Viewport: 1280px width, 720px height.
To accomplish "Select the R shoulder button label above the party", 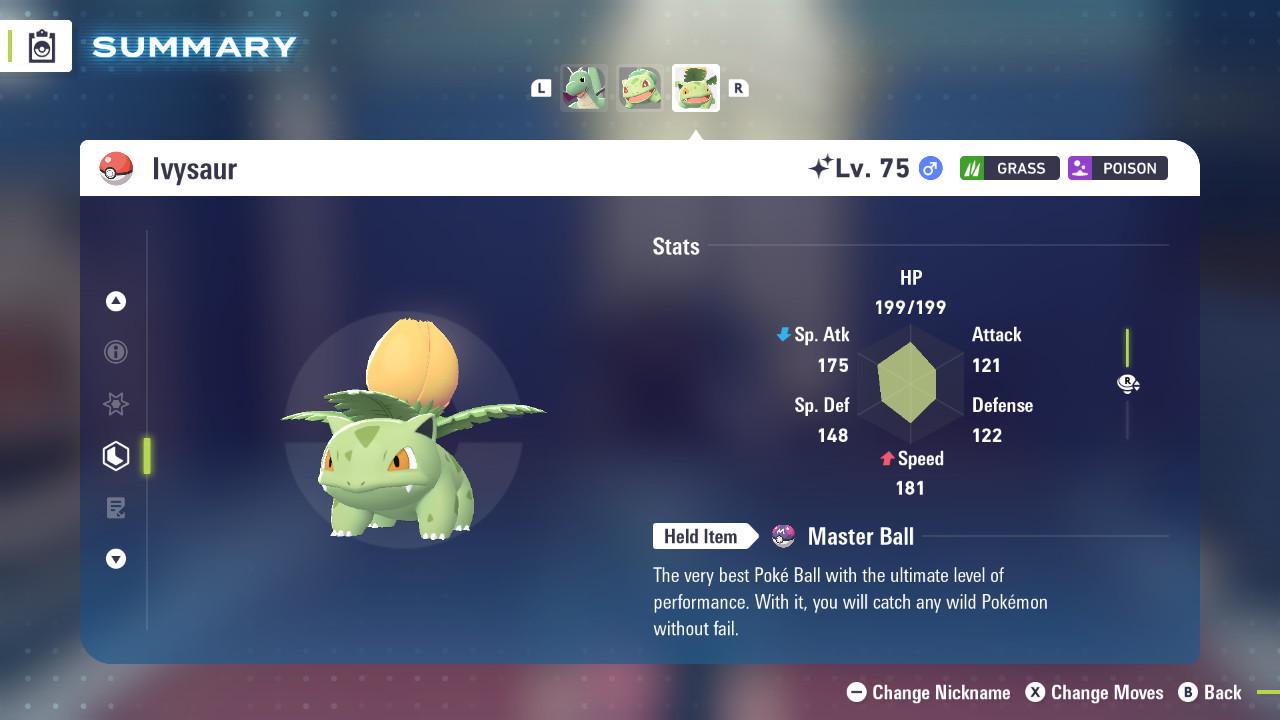I will pyautogui.click(x=739, y=88).
